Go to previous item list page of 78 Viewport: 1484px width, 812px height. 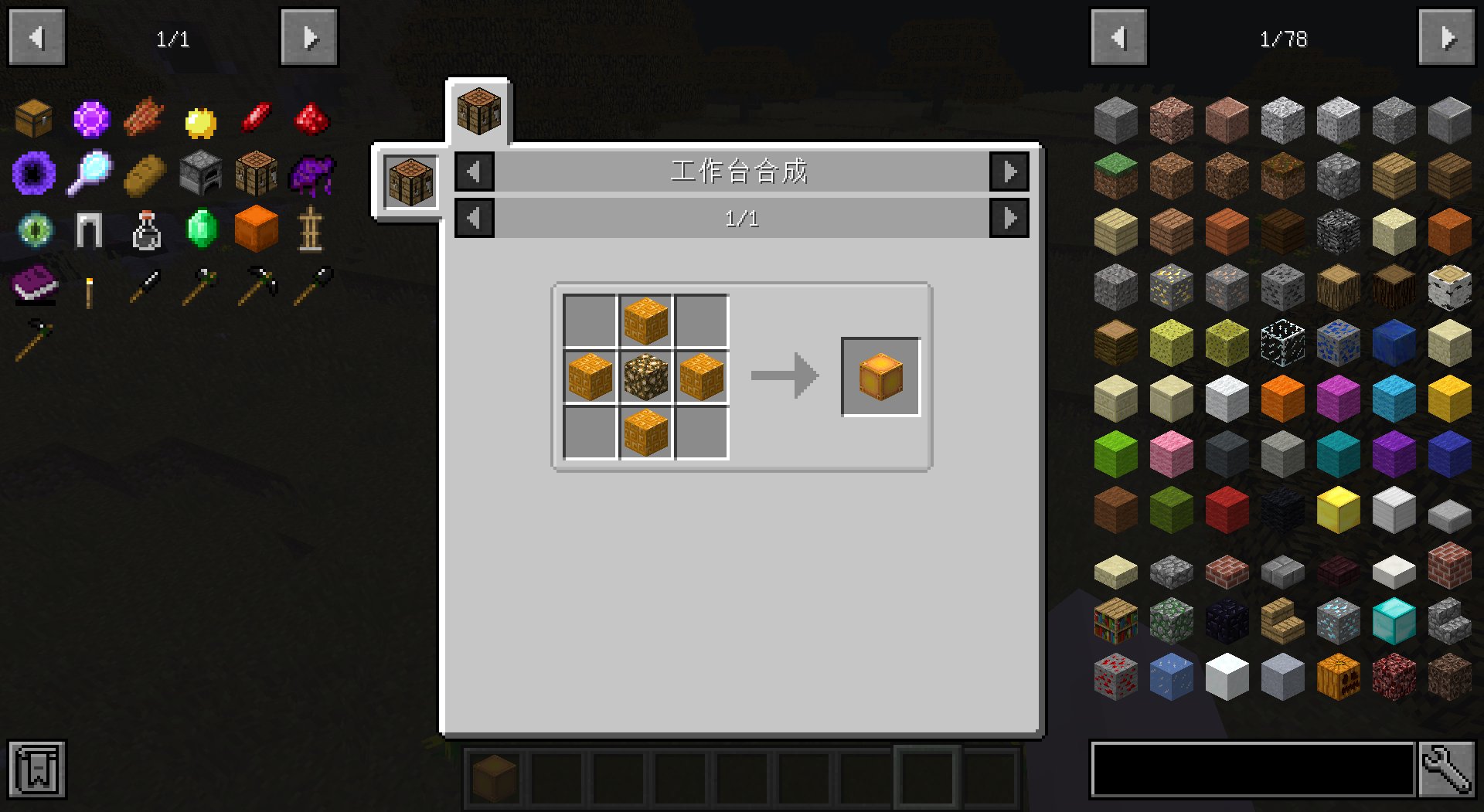point(1118,38)
